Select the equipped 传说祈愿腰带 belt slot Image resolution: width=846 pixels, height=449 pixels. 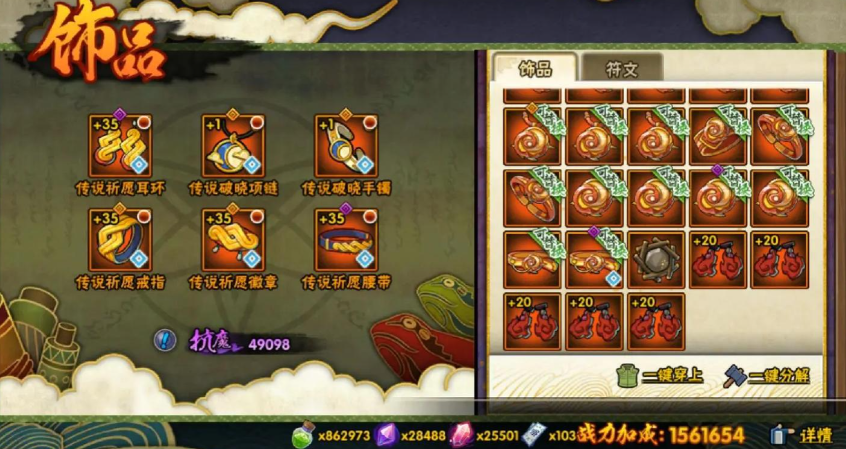pyautogui.click(x=345, y=239)
